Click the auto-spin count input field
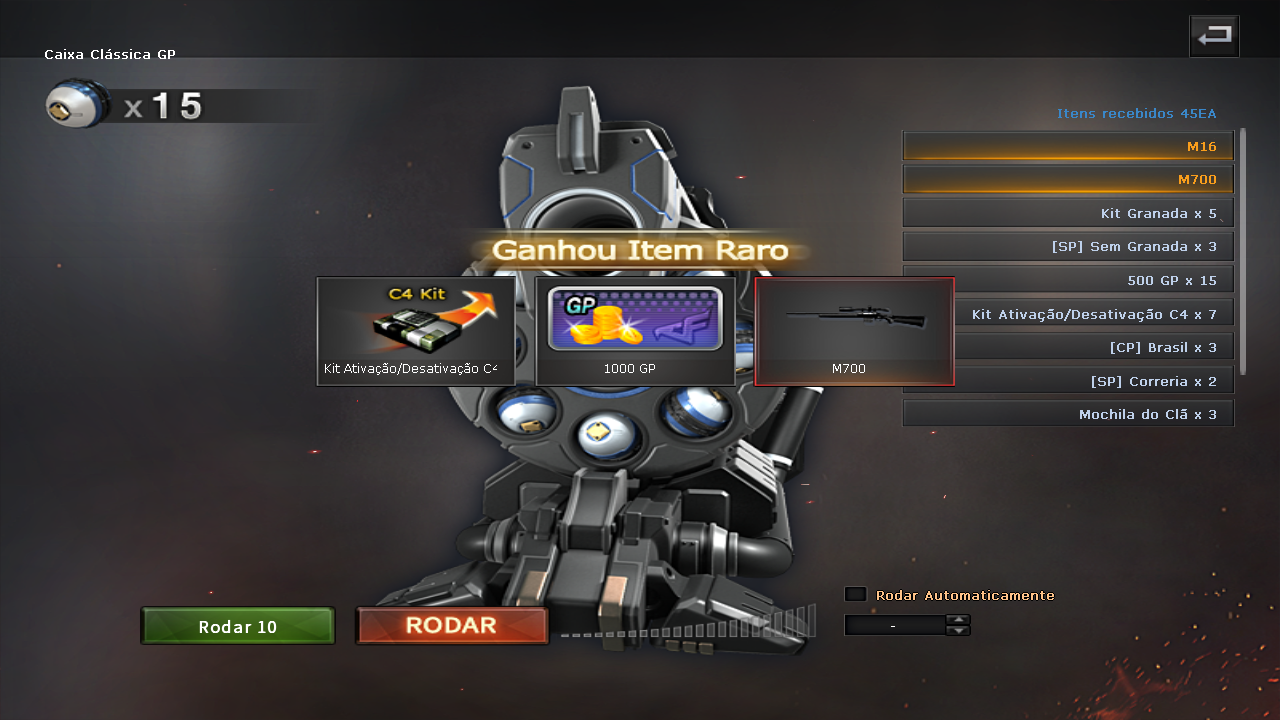 [894, 625]
